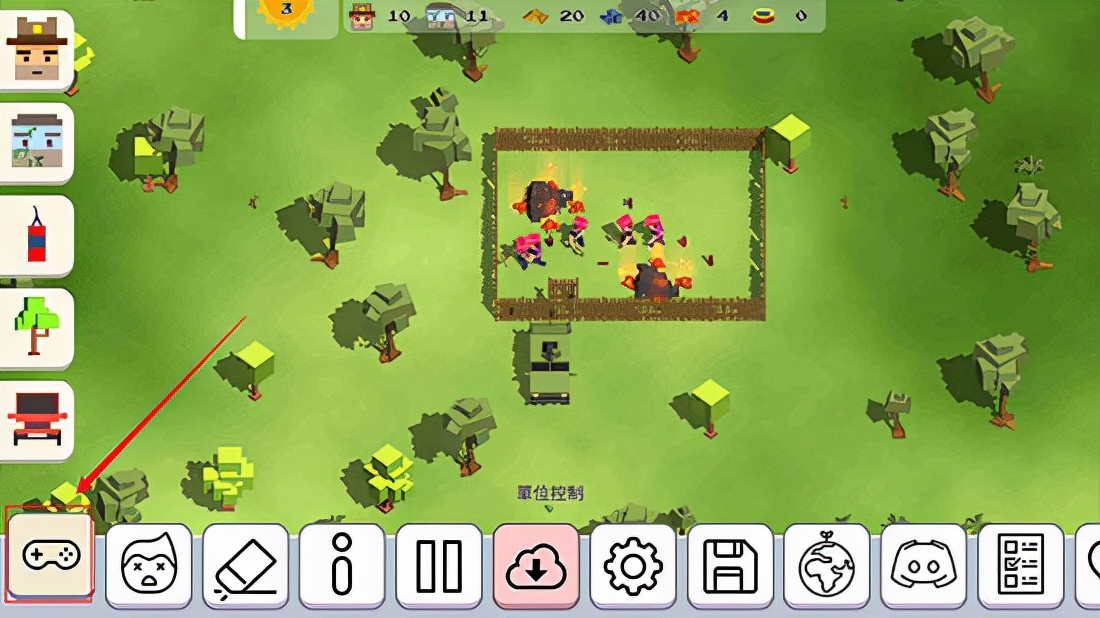Open the globe world options

tap(827, 566)
